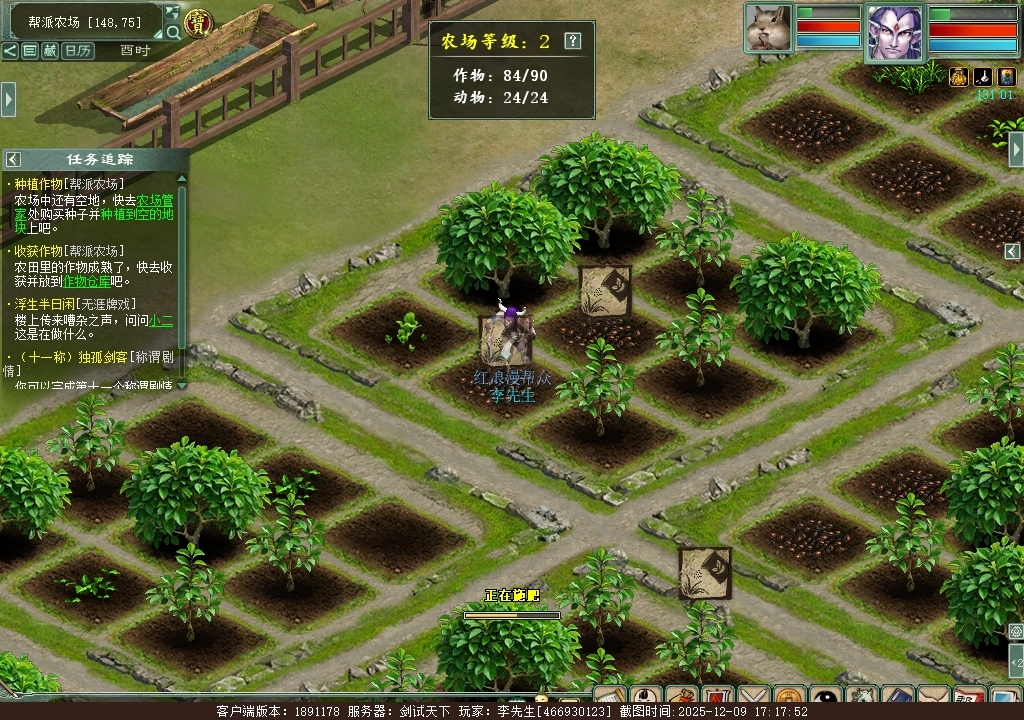Open the 日历 calendar button
This screenshot has height=720, width=1024.
(77, 50)
